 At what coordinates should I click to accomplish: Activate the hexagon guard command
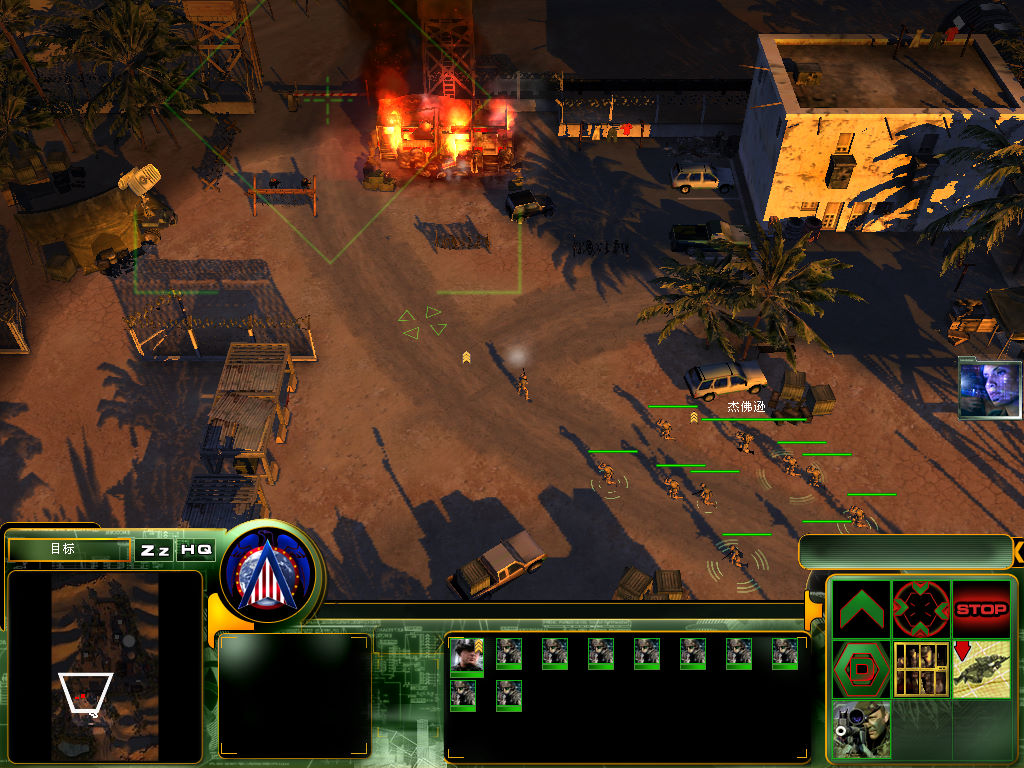pos(861,669)
